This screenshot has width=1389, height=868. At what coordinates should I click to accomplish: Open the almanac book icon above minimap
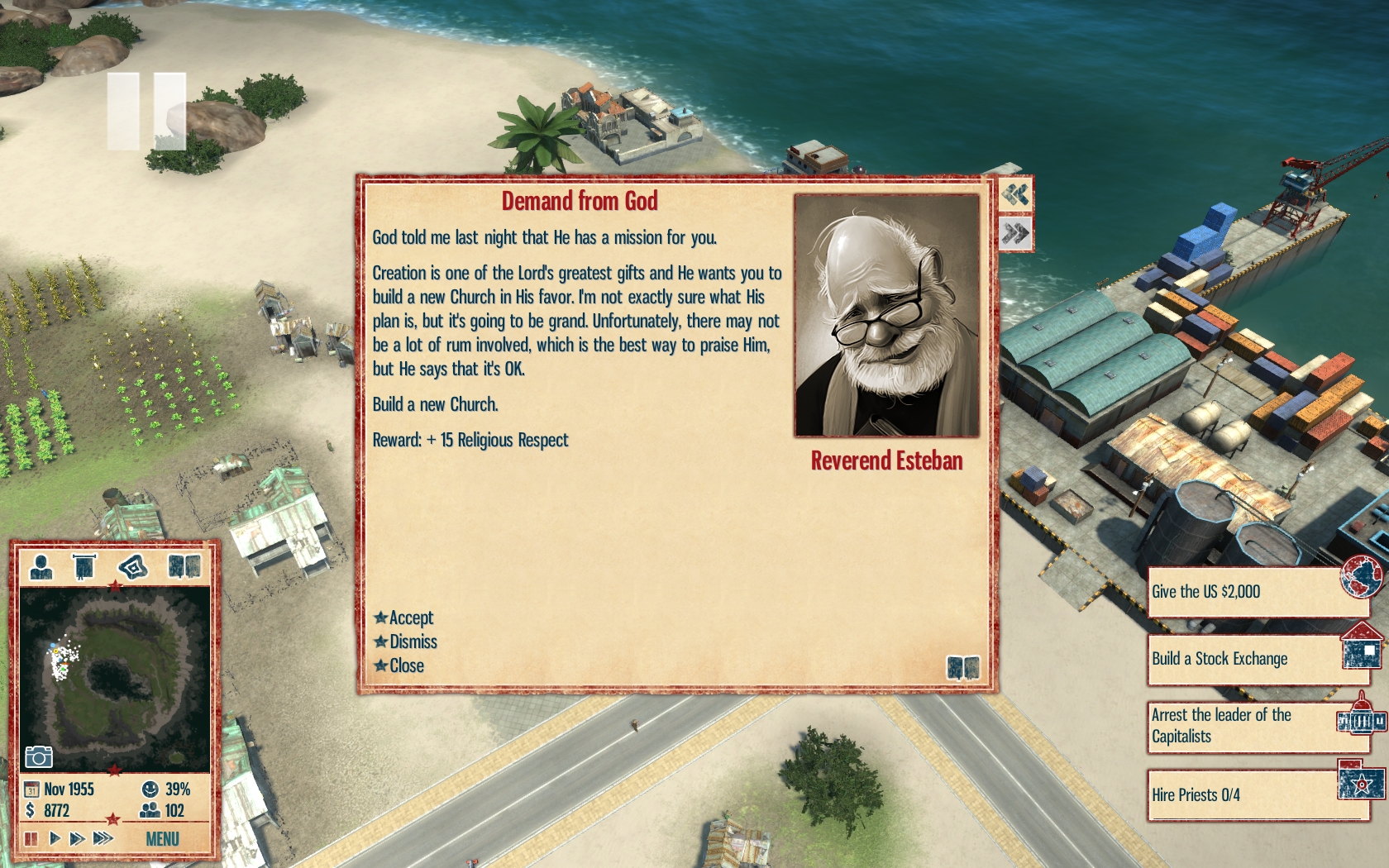[x=184, y=567]
